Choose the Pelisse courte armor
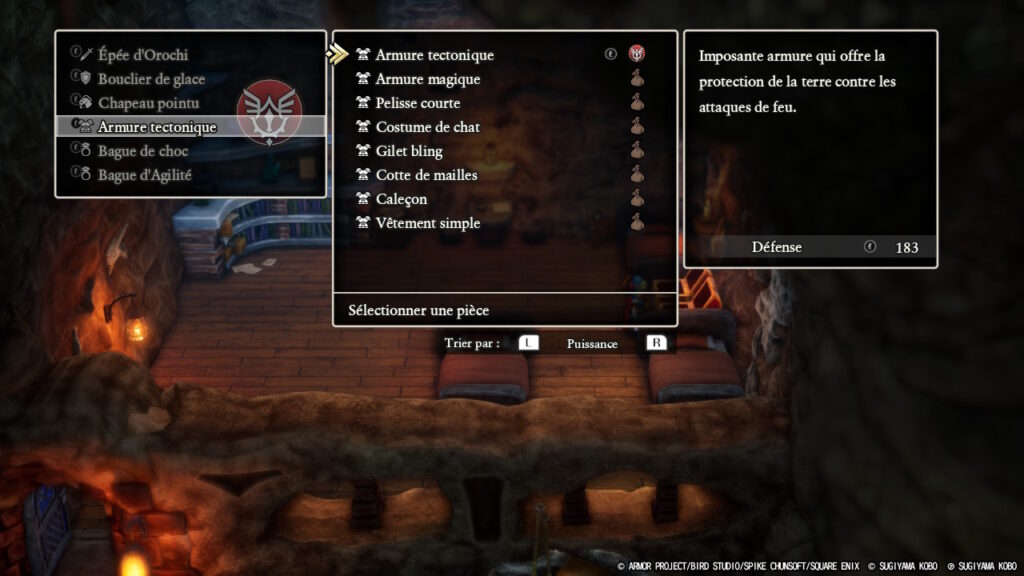 point(417,103)
